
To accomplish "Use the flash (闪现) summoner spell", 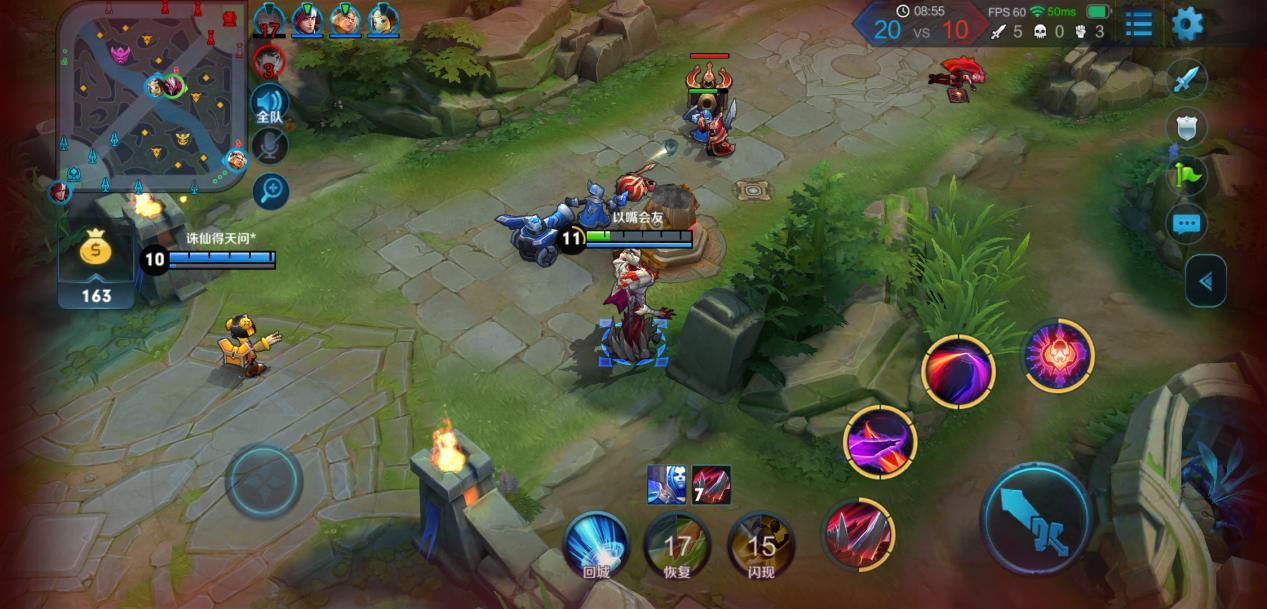I will point(761,547).
